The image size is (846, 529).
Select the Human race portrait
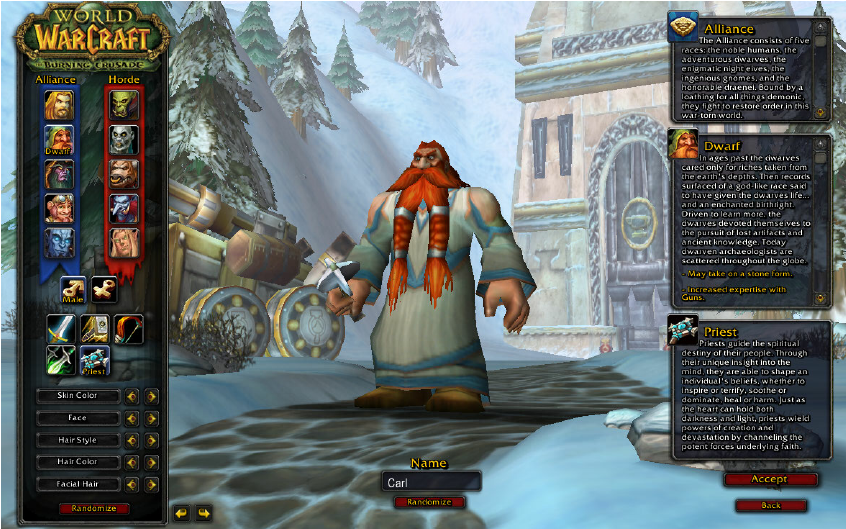(x=58, y=104)
